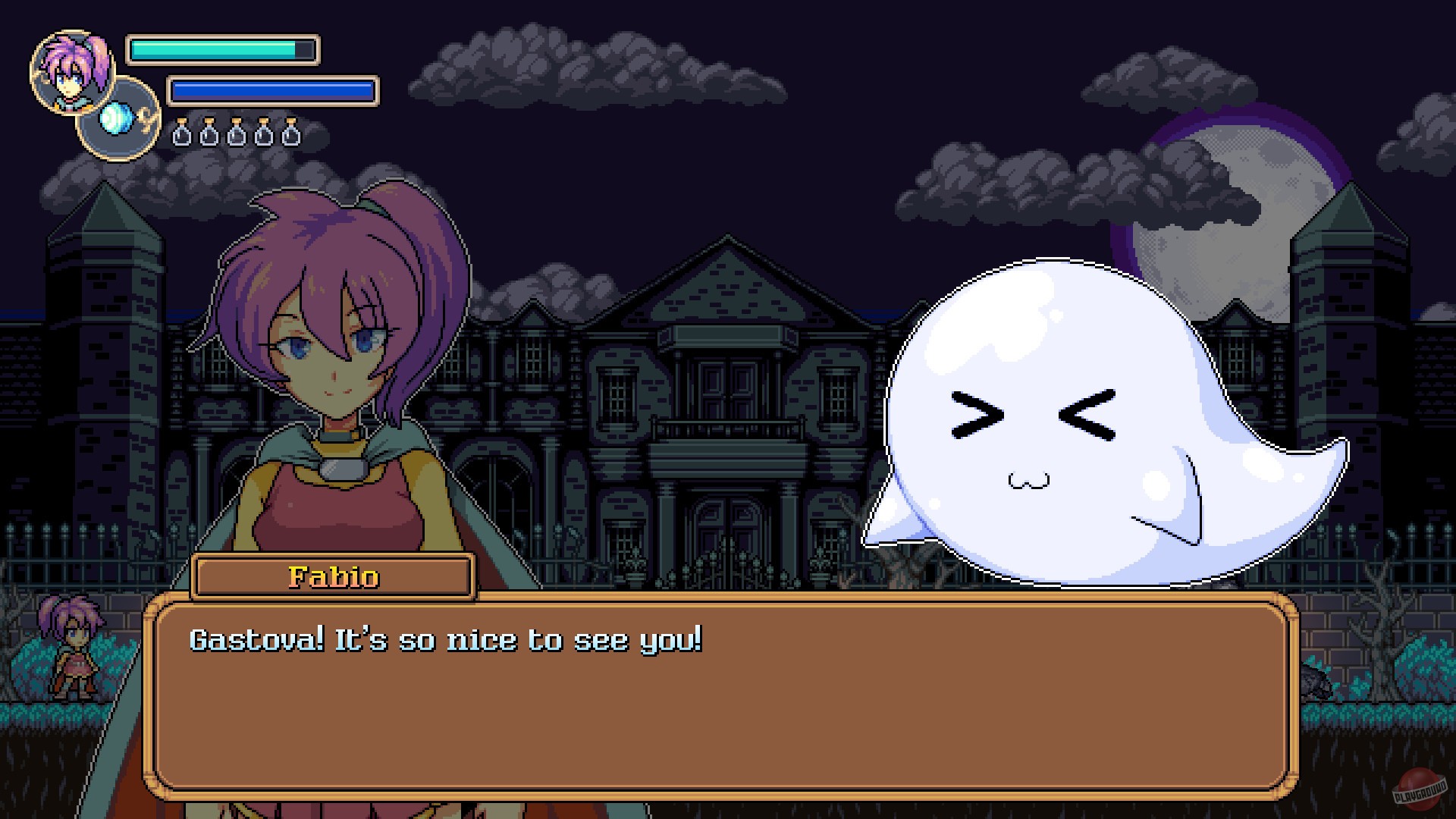Click the blue mana bar

click(x=271, y=89)
